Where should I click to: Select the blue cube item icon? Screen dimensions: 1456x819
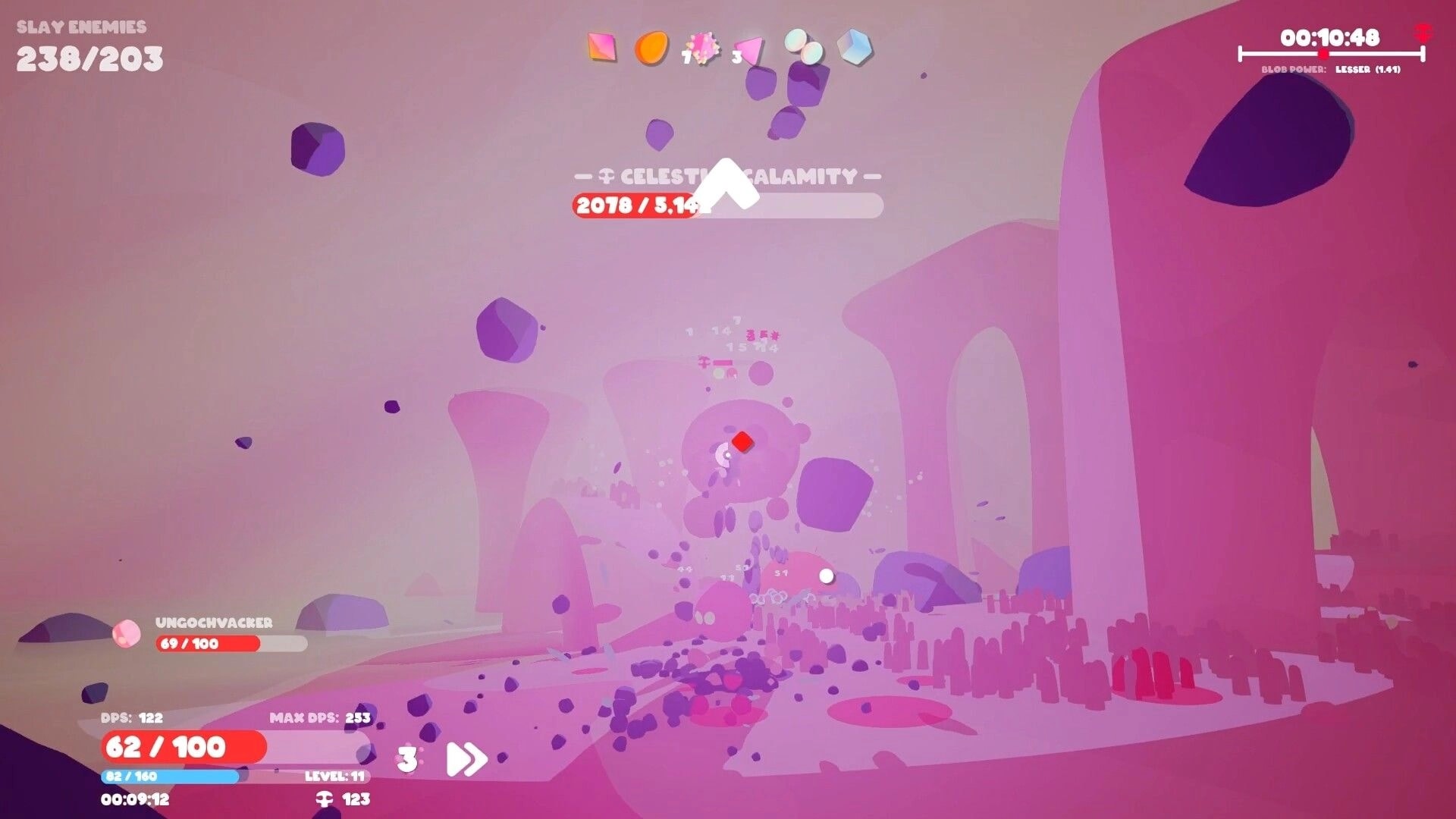854,47
